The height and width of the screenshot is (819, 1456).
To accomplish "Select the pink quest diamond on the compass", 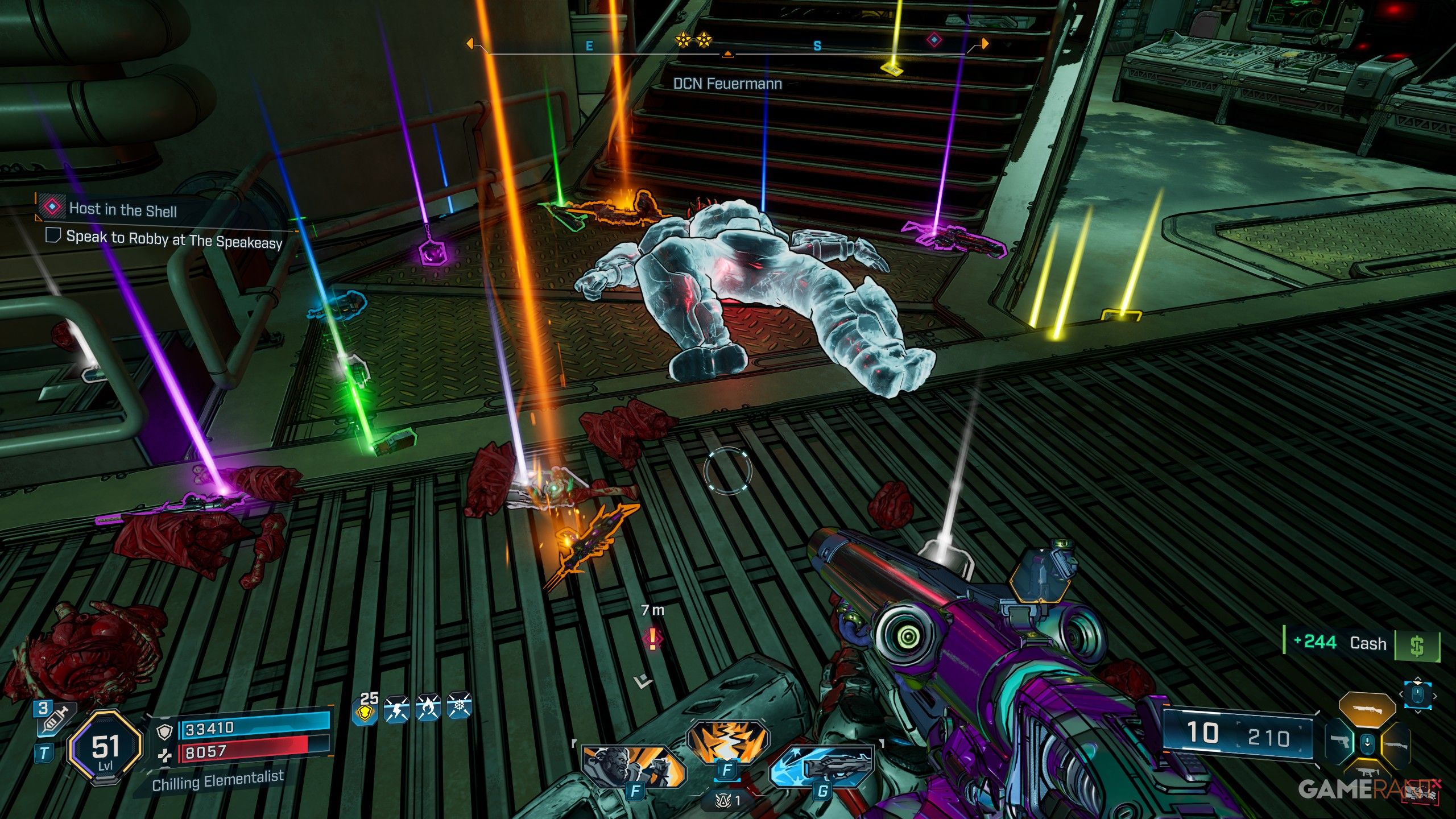I will (934, 40).
